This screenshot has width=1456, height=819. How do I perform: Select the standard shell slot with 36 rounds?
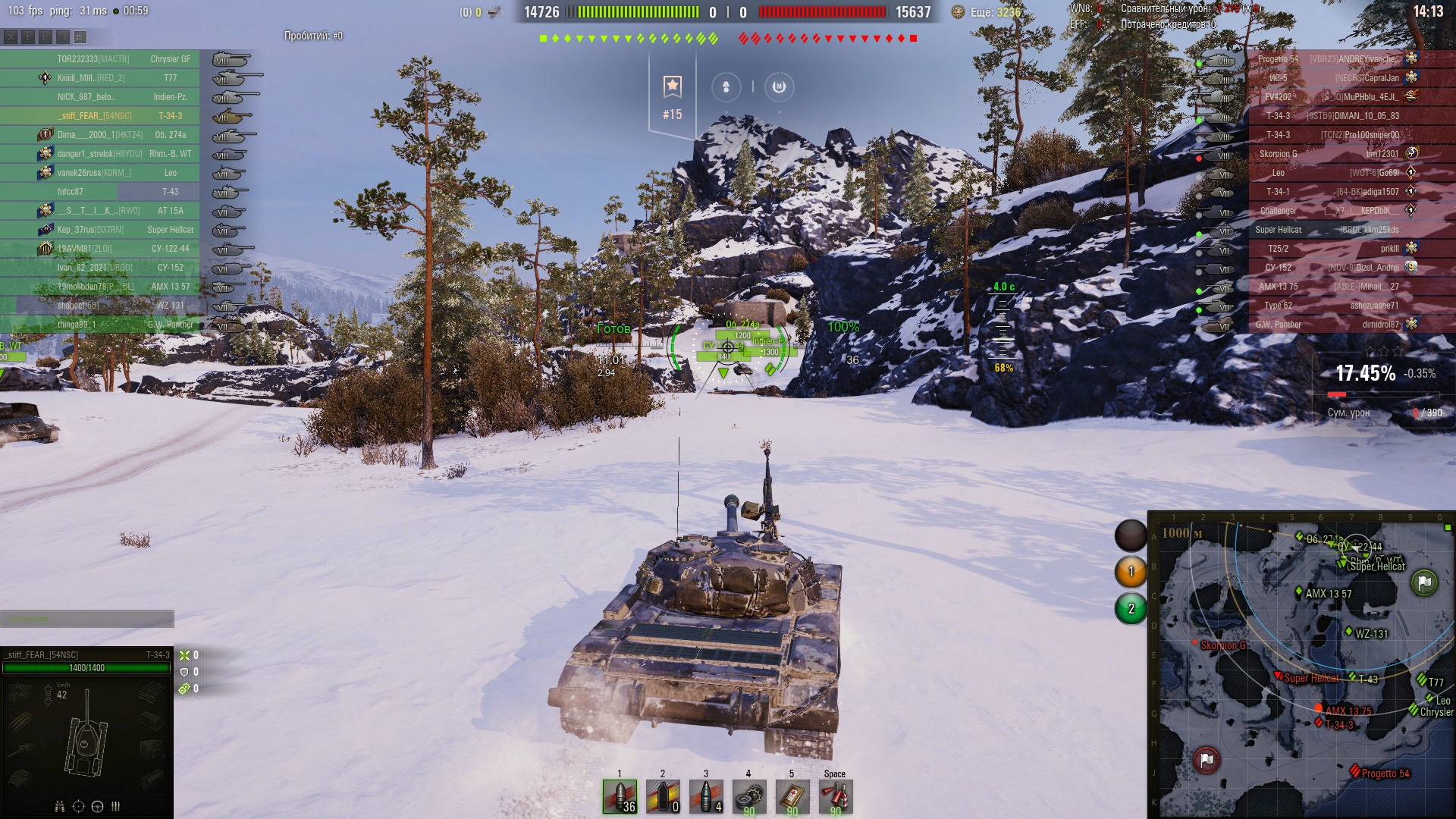[620, 797]
